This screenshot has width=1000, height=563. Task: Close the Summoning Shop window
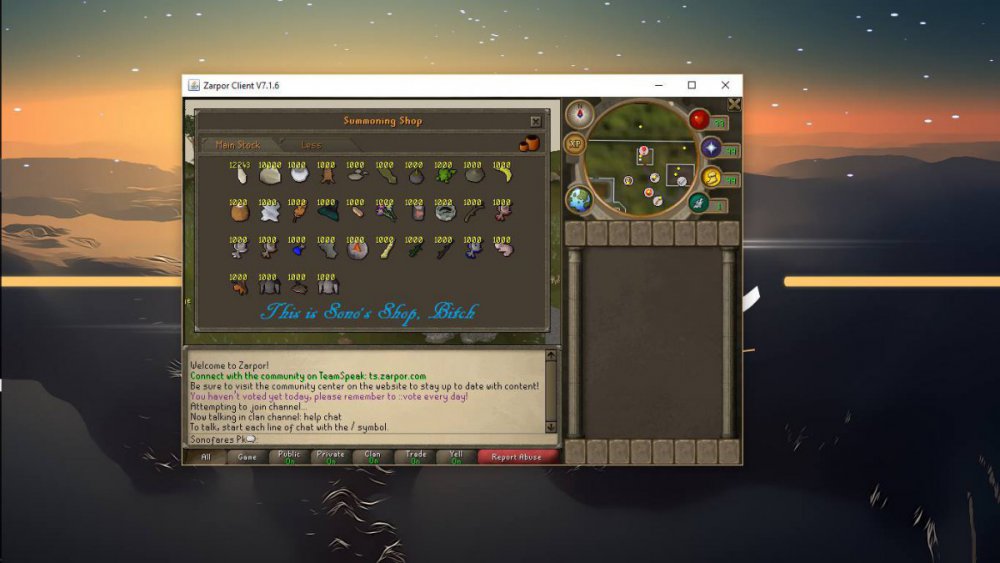(x=535, y=122)
